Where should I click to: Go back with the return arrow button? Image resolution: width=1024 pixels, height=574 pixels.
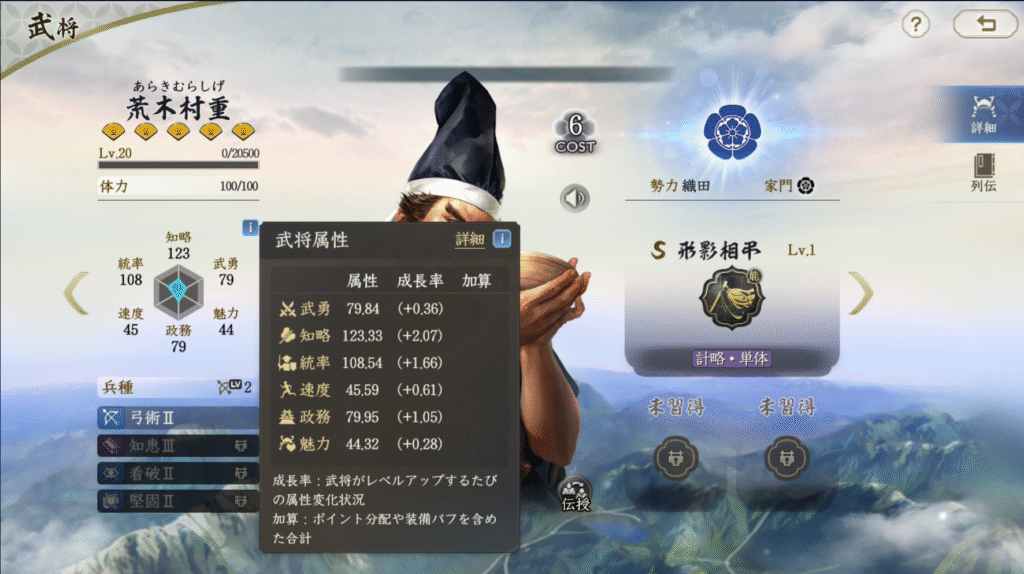[x=985, y=25]
